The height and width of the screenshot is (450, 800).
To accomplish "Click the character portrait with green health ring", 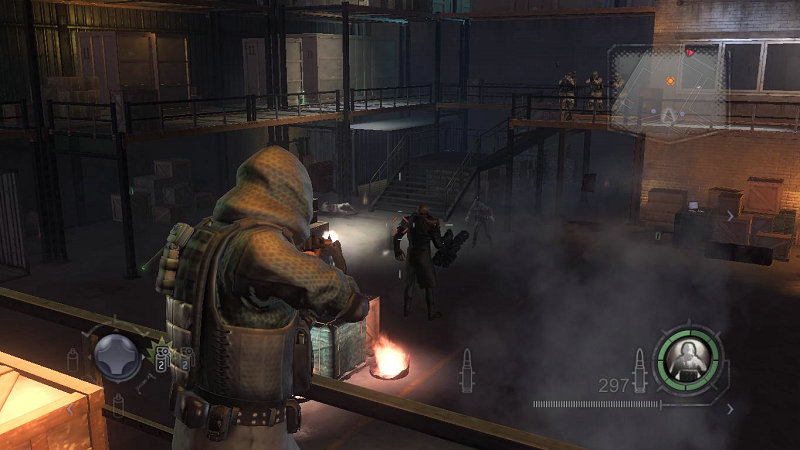I will point(687,354).
